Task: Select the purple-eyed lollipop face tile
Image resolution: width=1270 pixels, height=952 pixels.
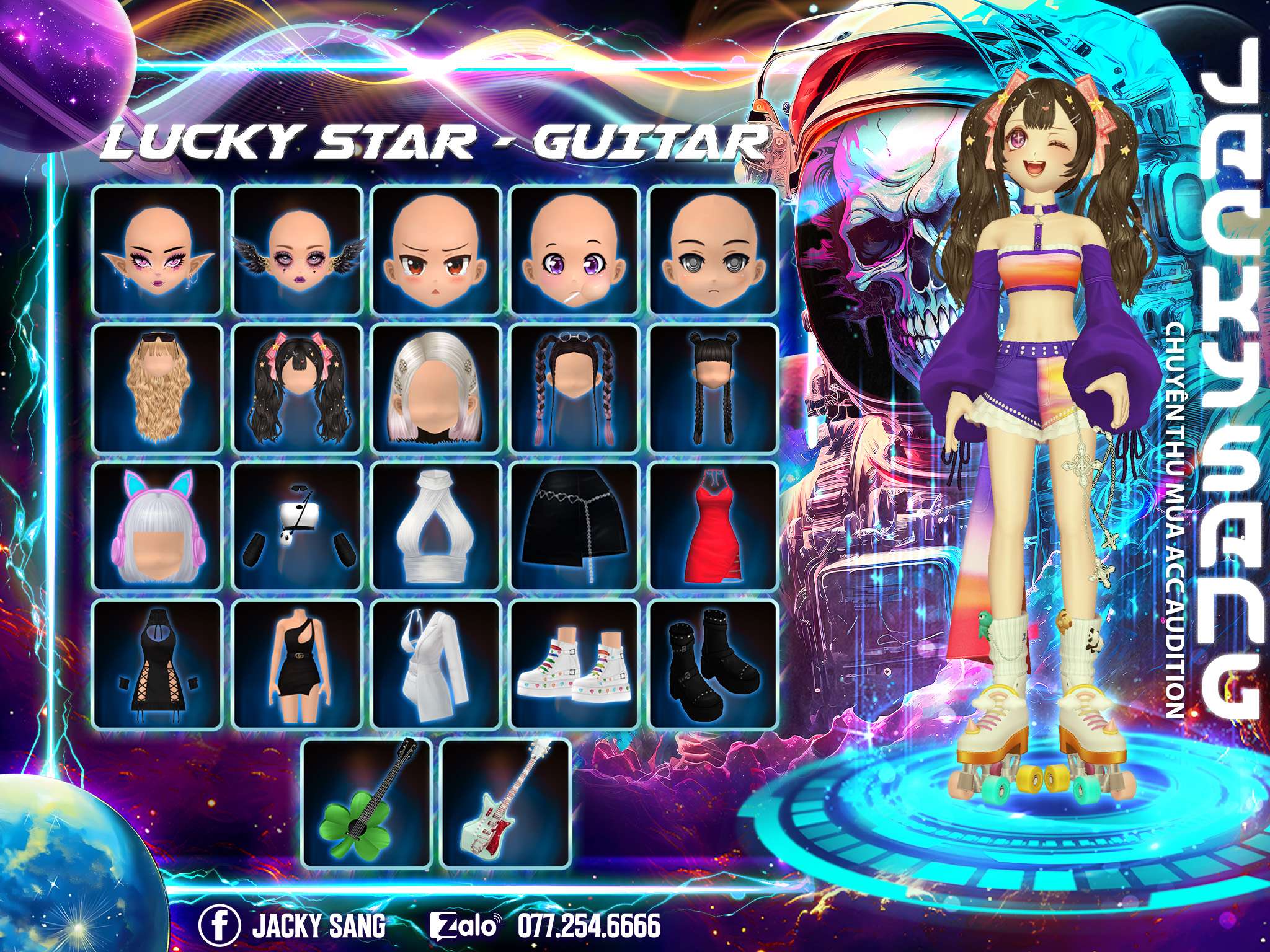Action: coord(574,250)
